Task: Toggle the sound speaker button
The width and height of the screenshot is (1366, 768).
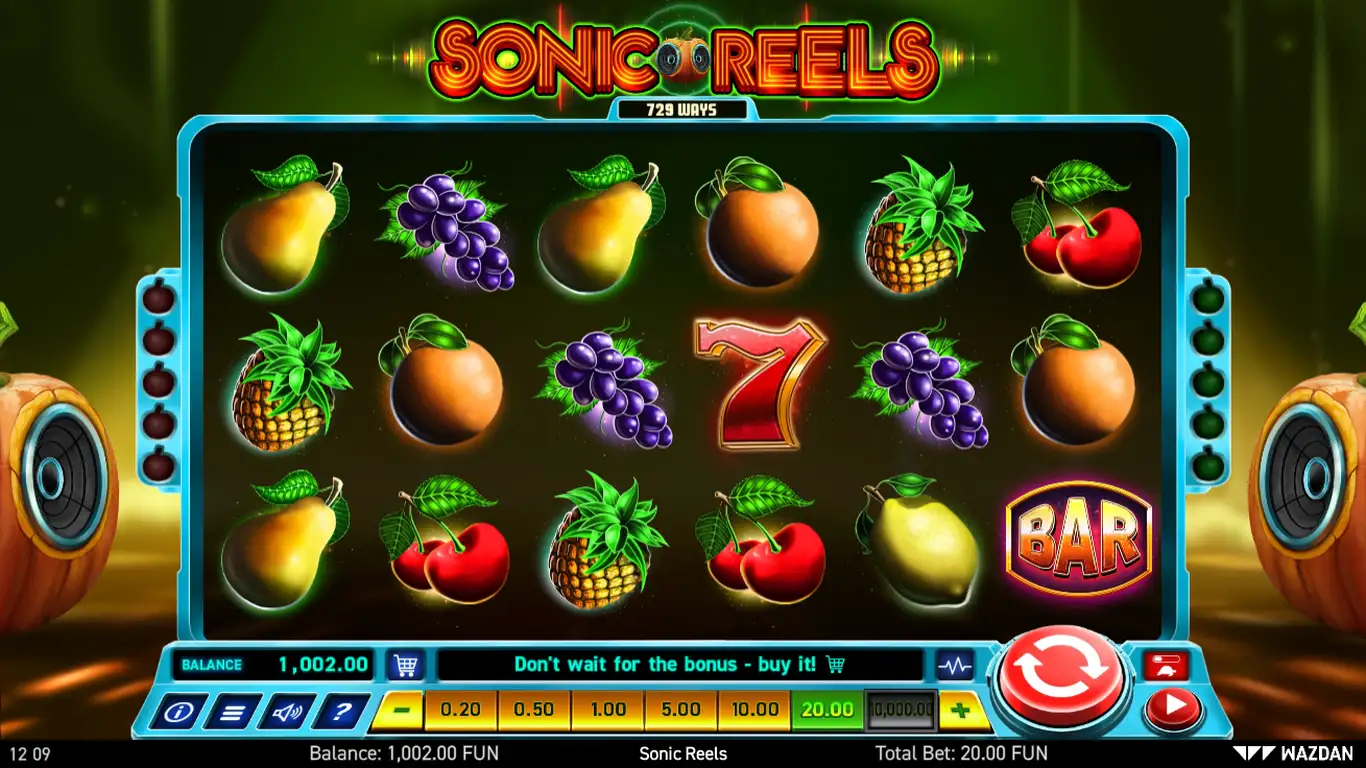Action: point(287,712)
